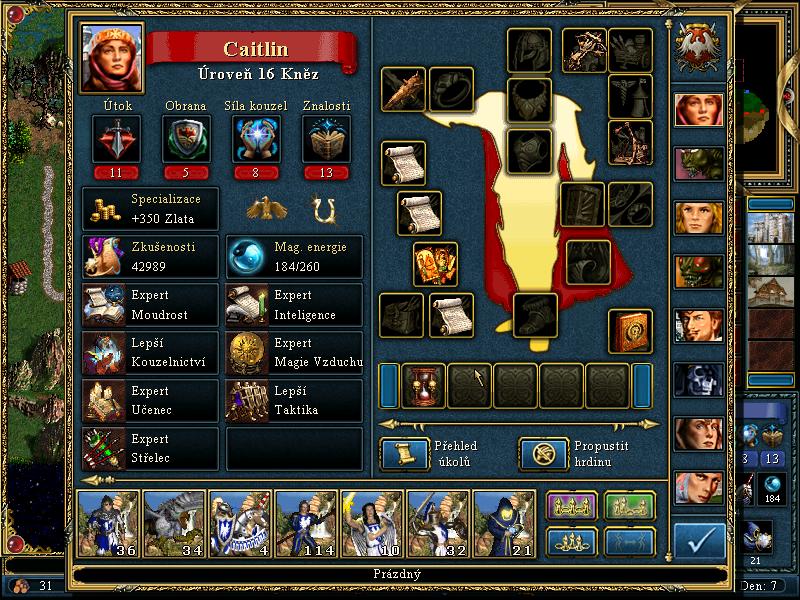View the Expert Moudrost skill
800x600 pixels.
pos(149,305)
